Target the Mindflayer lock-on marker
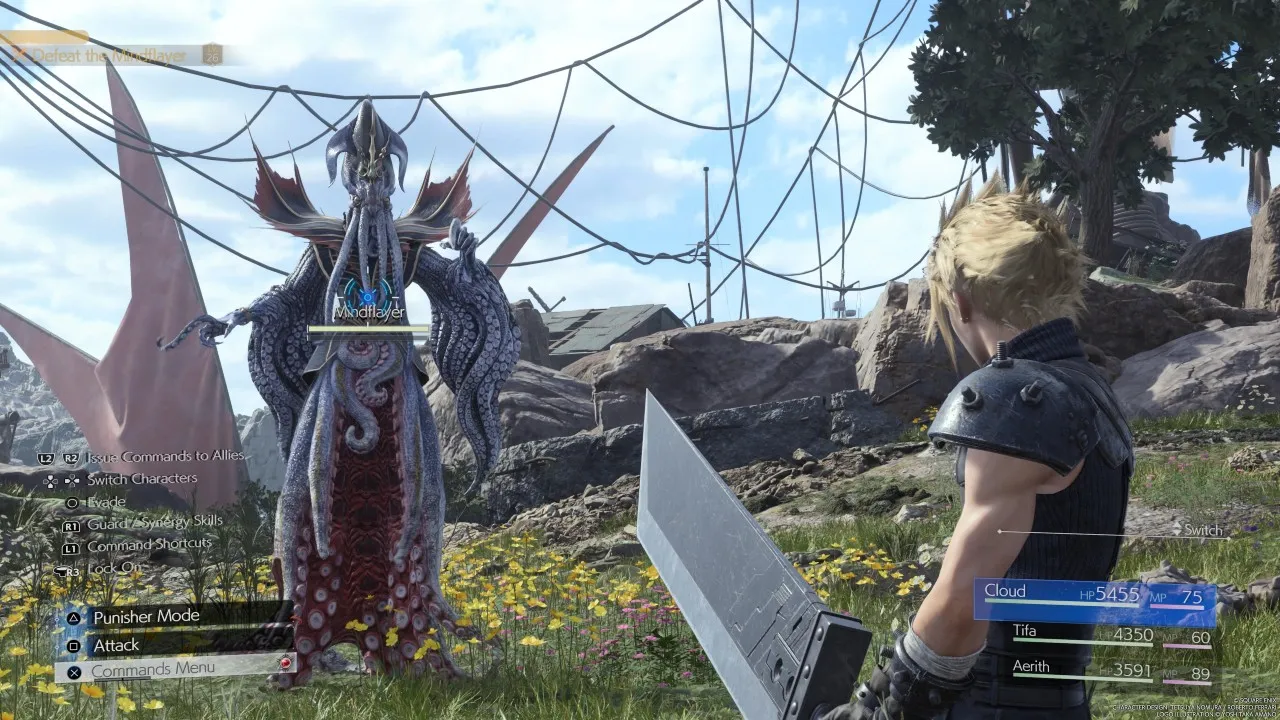This screenshot has width=1280, height=720. 368,297
